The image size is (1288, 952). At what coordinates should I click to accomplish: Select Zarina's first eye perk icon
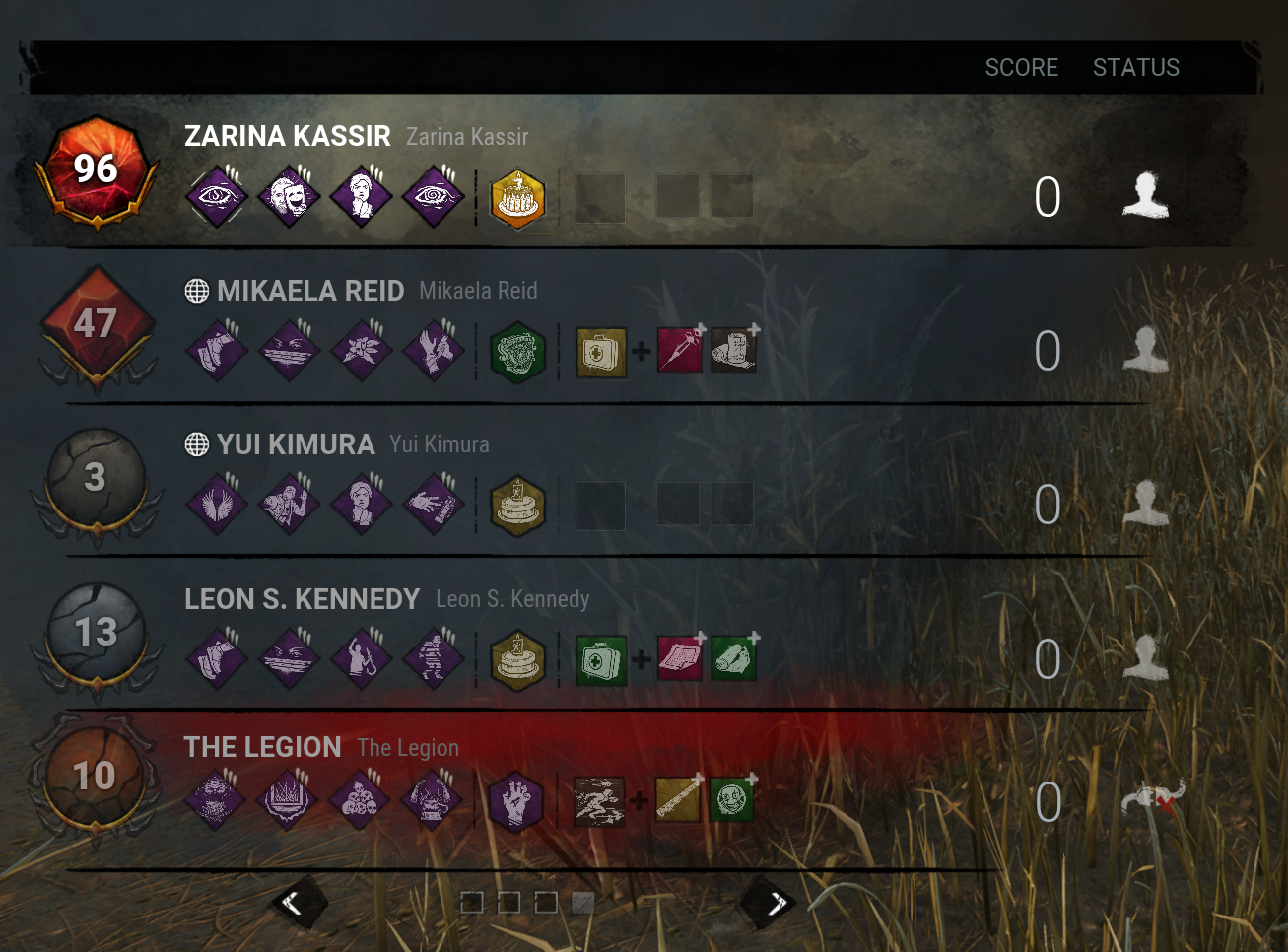coord(215,196)
